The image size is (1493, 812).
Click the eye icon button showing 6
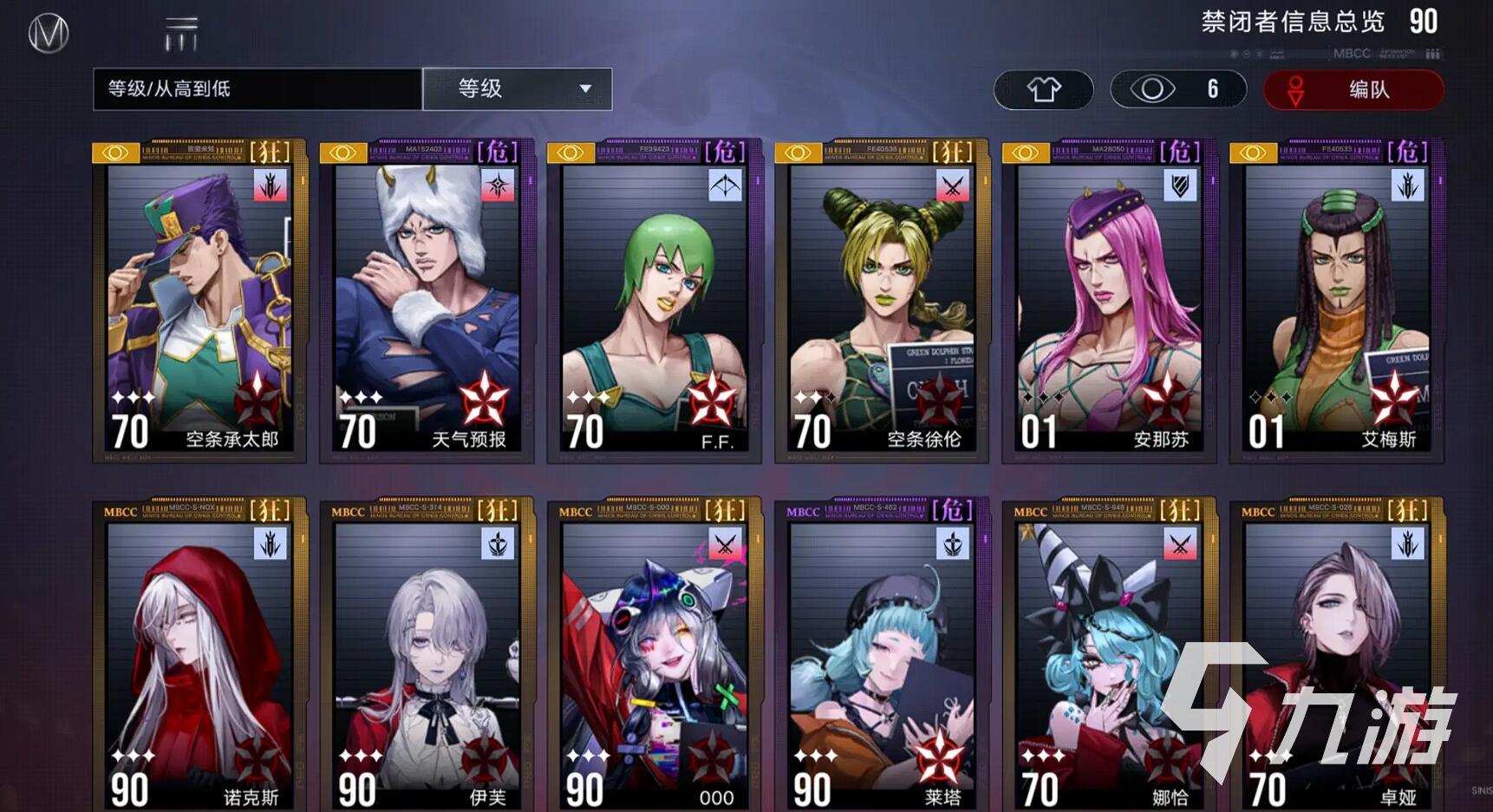1177,89
